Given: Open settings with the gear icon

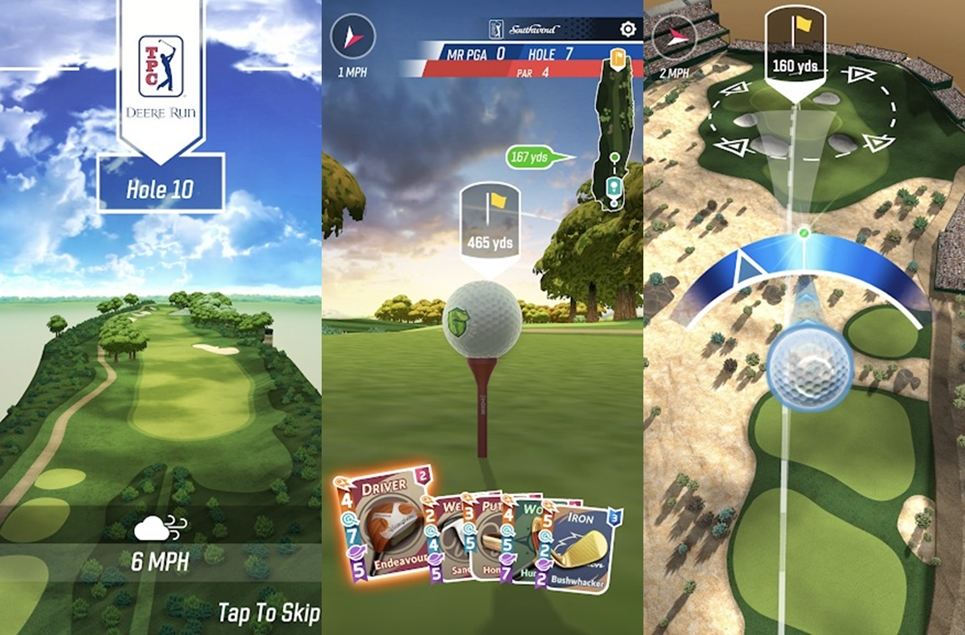Looking at the screenshot, I should 627,29.
